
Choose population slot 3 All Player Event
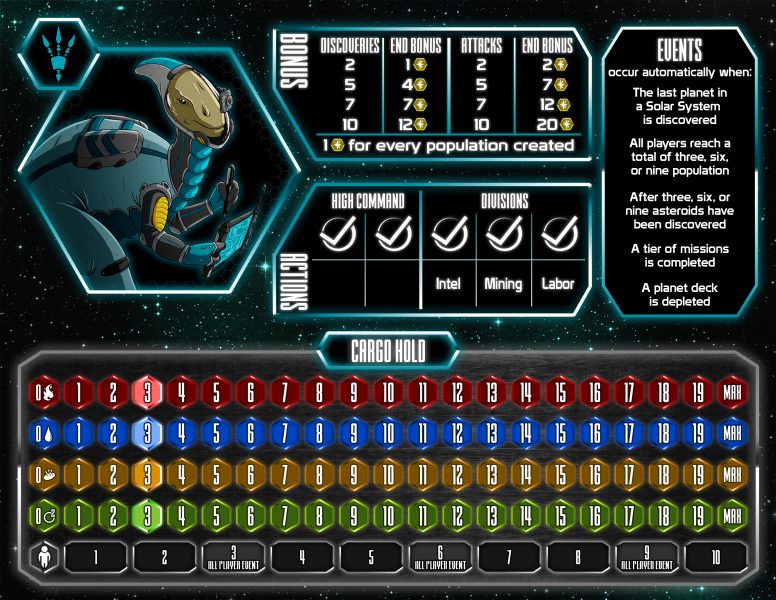click(x=234, y=557)
